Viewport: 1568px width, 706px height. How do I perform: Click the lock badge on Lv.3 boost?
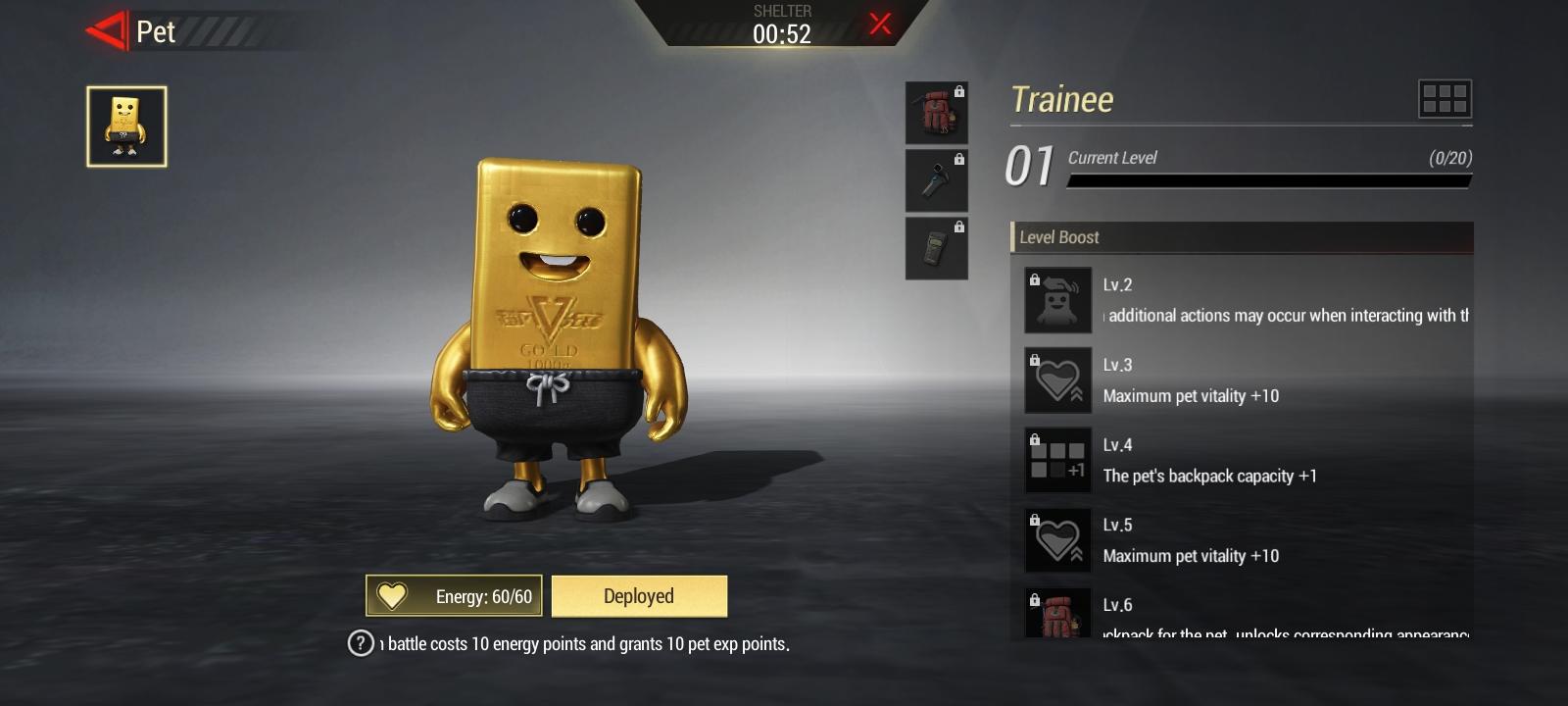[1035, 358]
